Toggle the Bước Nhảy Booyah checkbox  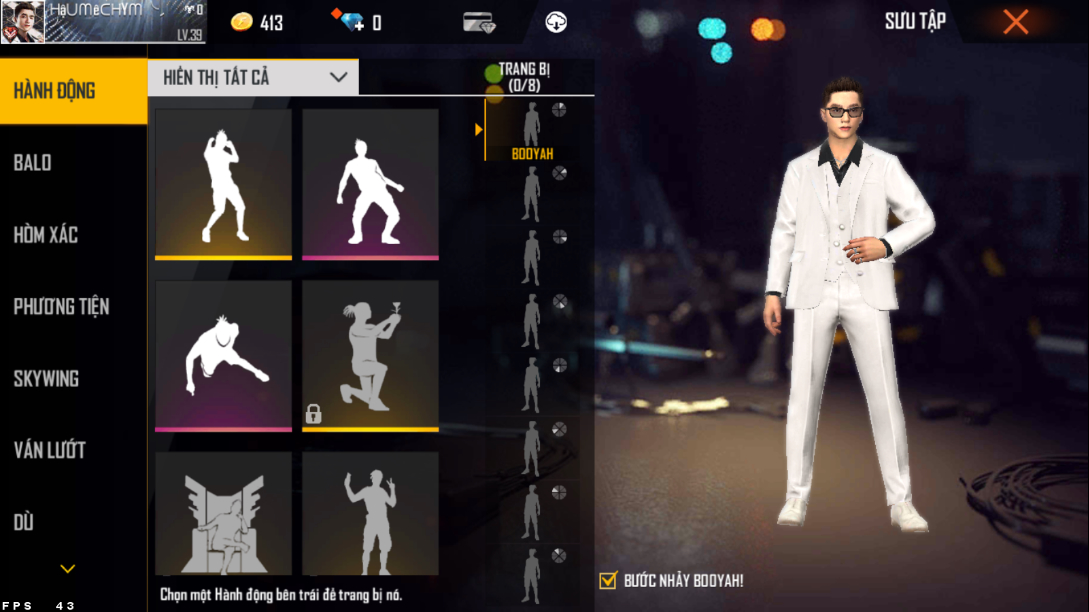[x=608, y=580]
